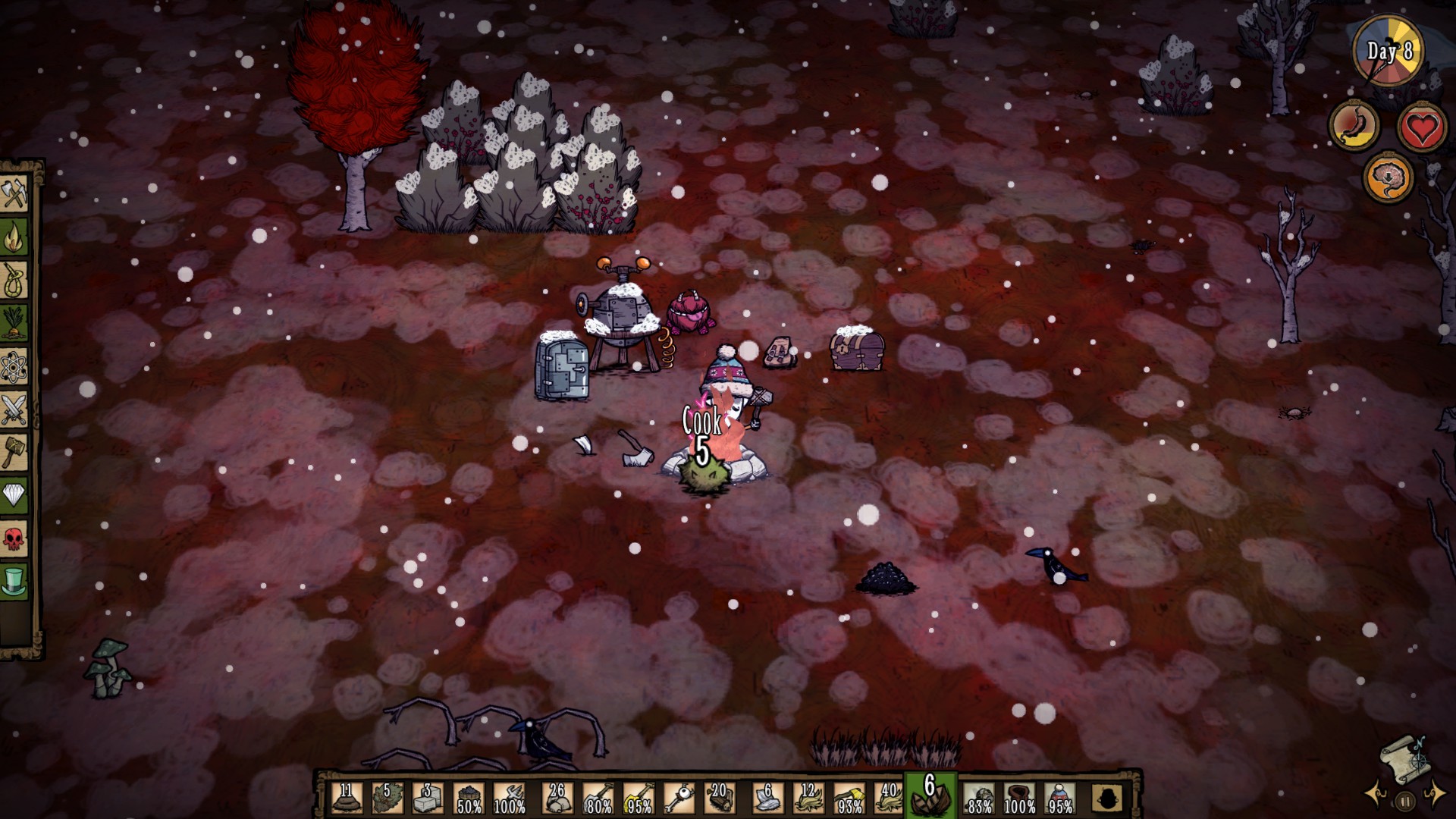This screenshot has height=819, width=1456.
Task: Open the Fire crafting tab
Action: point(14,238)
